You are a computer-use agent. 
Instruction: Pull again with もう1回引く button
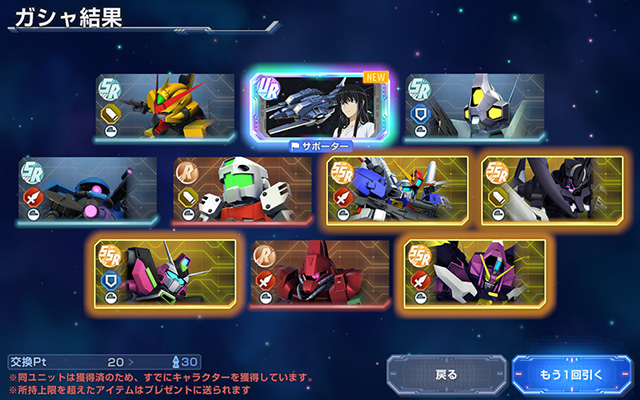click(572, 375)
